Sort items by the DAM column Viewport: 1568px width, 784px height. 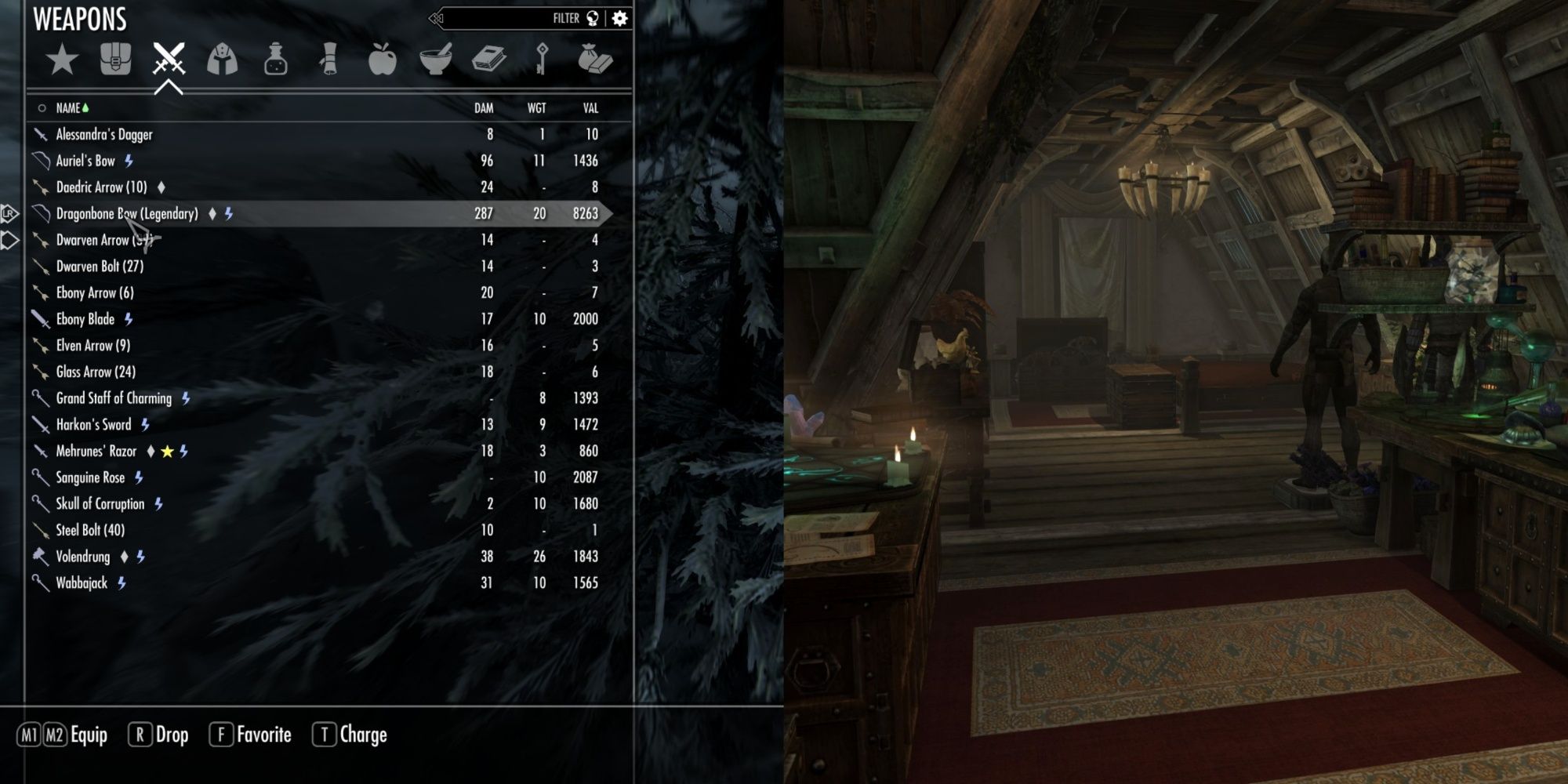coord(483,108)
